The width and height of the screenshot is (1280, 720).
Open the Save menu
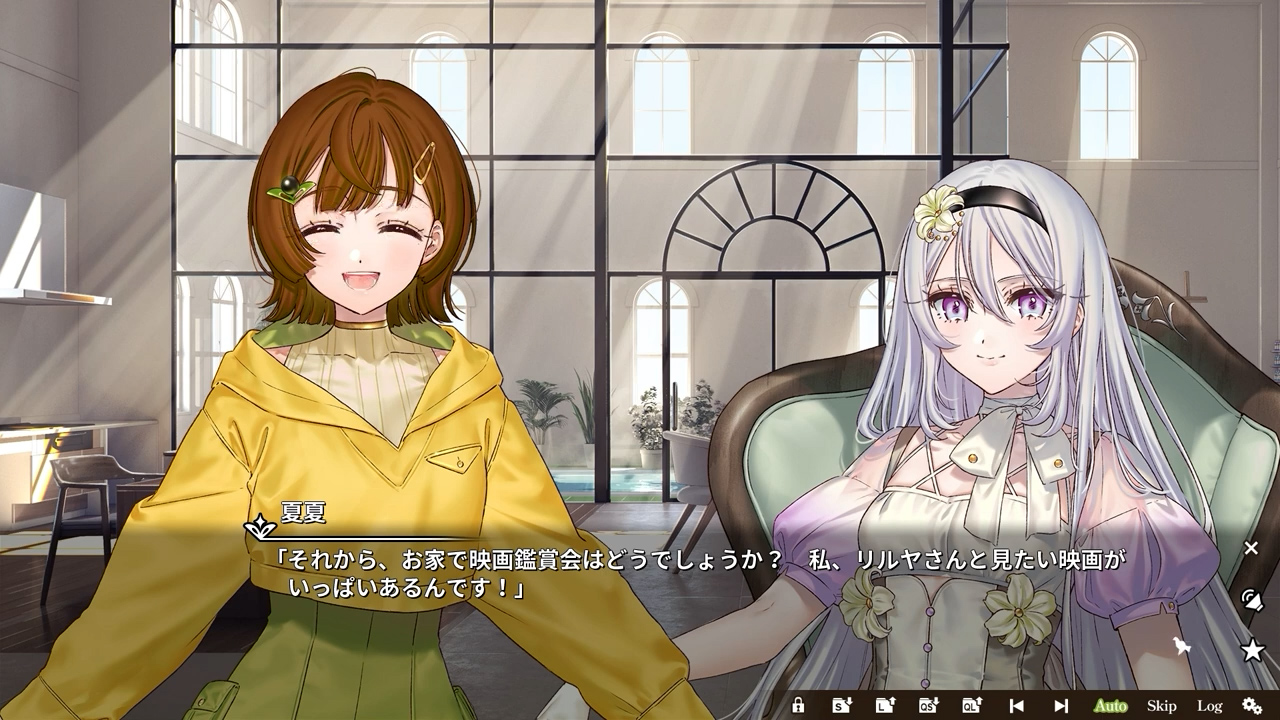[842, 705]
